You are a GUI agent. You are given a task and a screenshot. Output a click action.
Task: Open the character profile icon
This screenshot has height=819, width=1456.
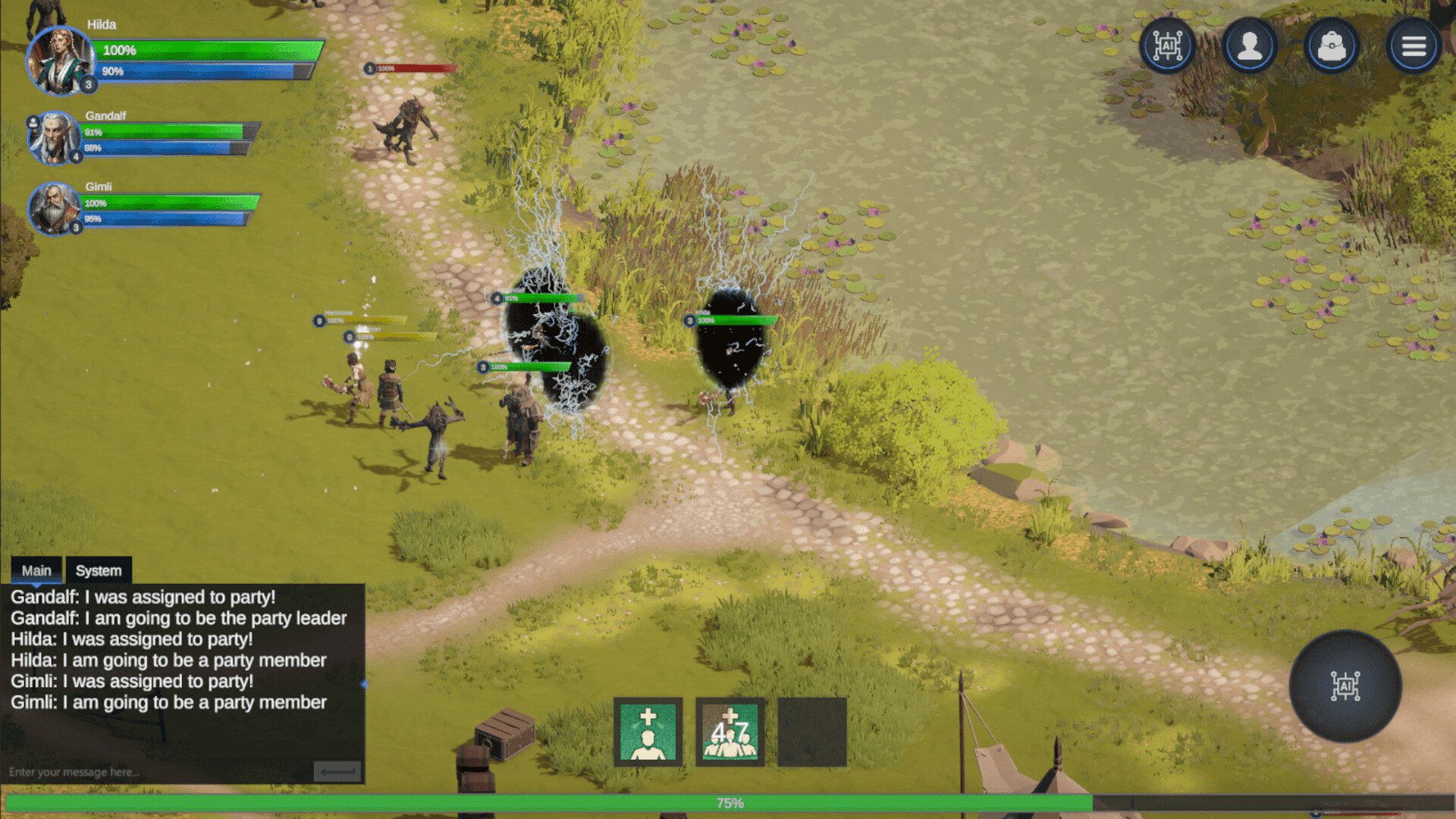coord(1250,45)
